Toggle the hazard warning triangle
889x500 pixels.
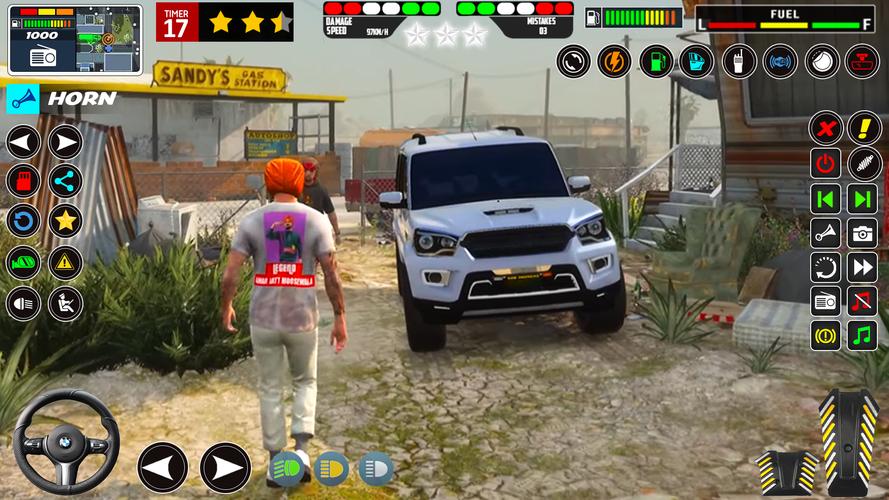(x=65, y=262)
